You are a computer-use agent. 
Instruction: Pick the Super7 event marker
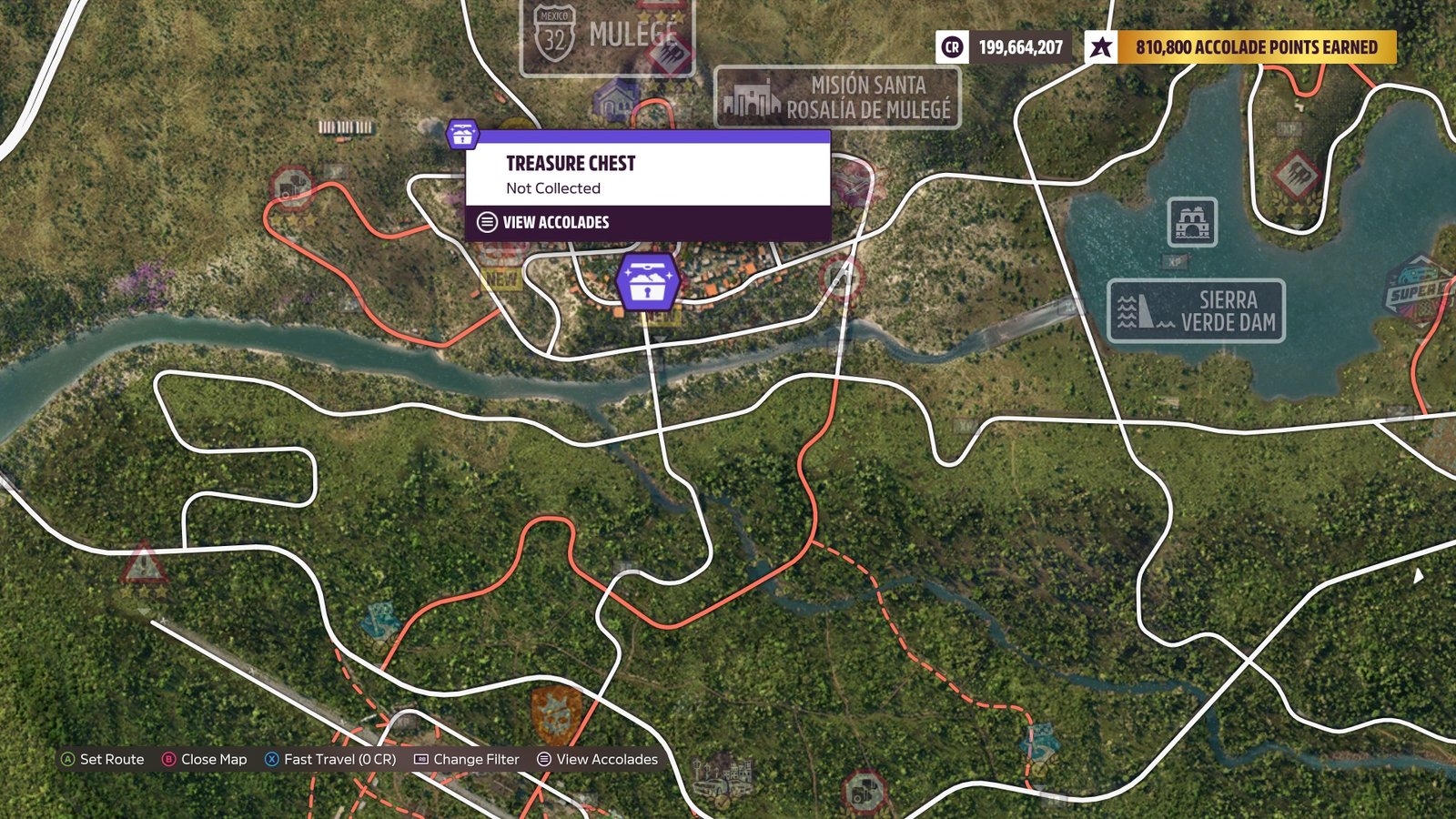pyautogui.click(x=1418, y=288)
